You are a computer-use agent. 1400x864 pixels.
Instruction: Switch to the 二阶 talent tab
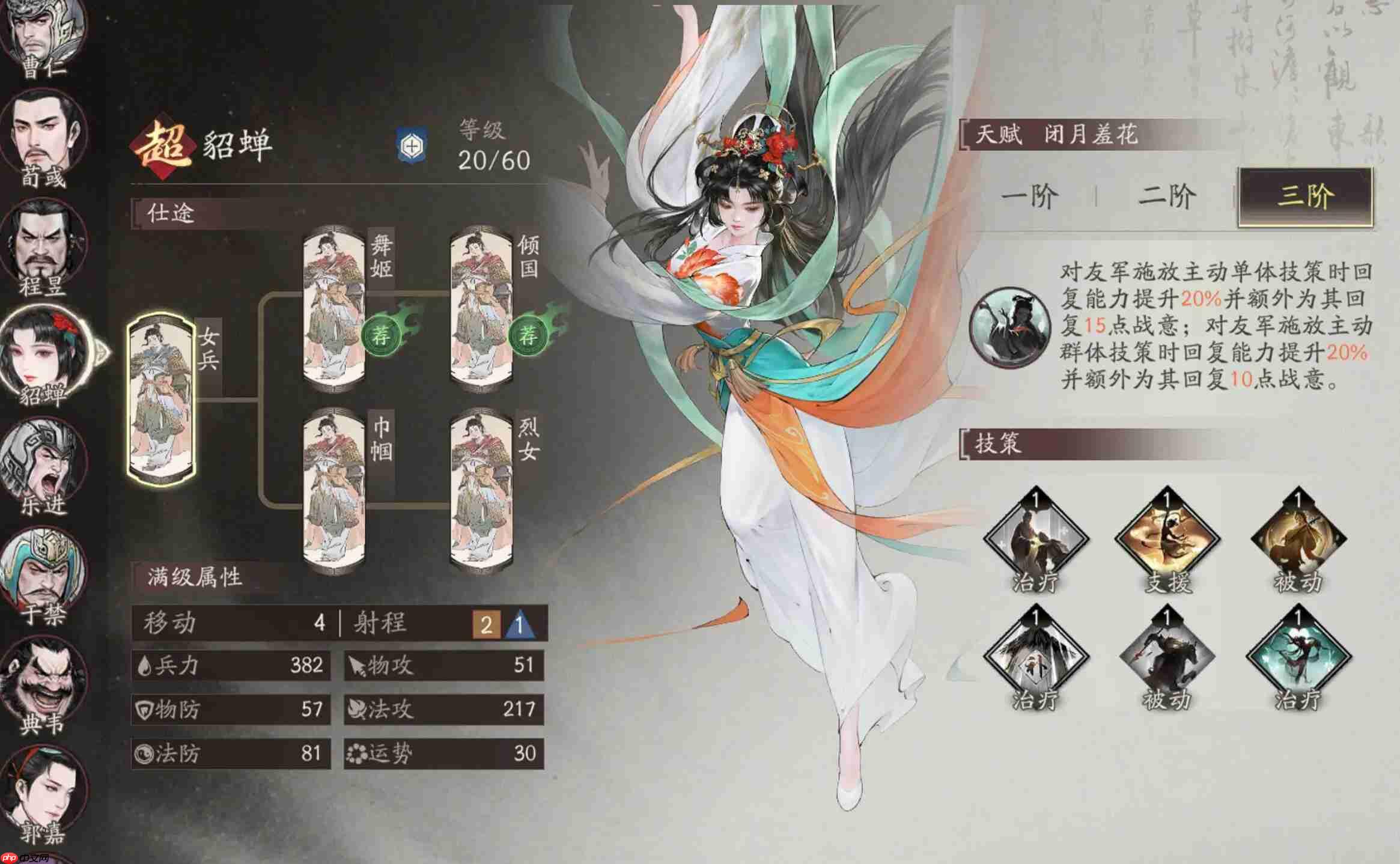point(1169,193)
